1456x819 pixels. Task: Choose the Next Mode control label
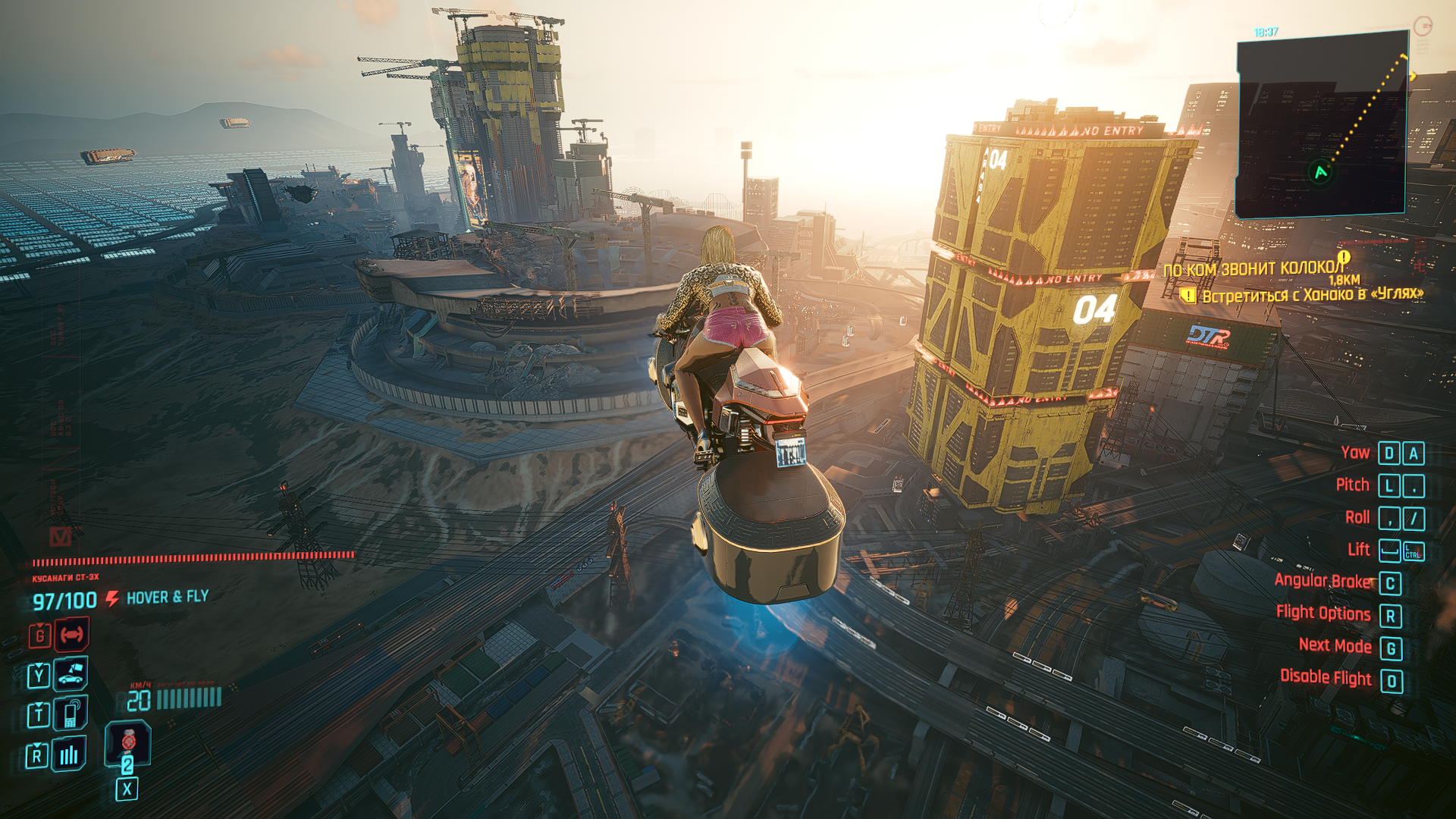coord(1335,645)
